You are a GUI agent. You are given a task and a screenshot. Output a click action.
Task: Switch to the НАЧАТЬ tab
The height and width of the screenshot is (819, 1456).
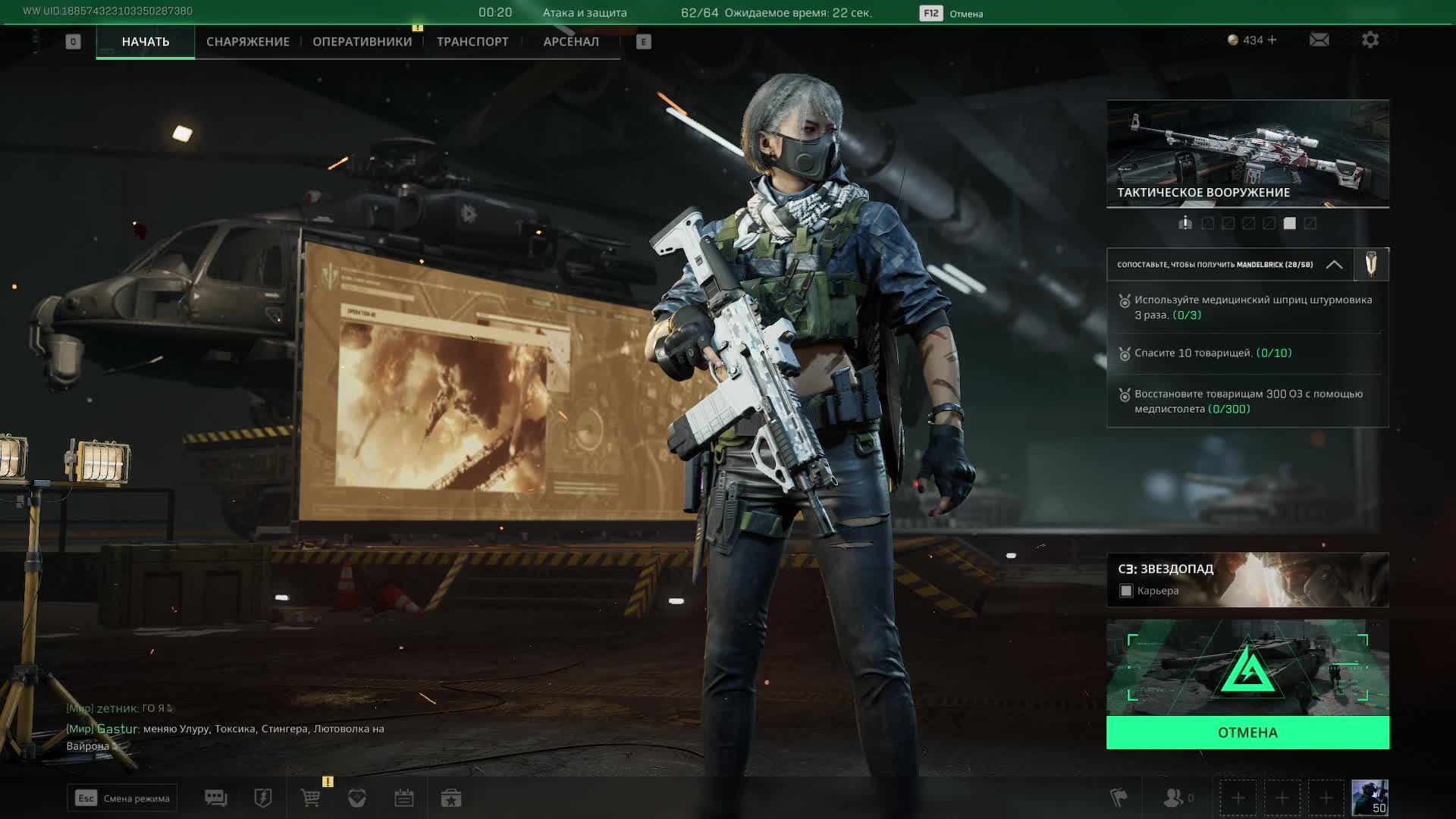[145, 42]
